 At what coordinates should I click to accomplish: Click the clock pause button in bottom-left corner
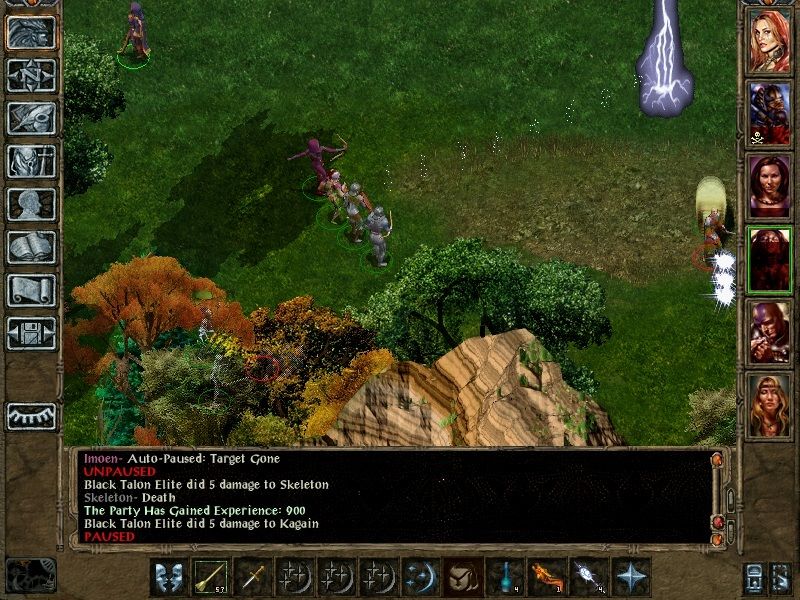[x=30, y=575]
